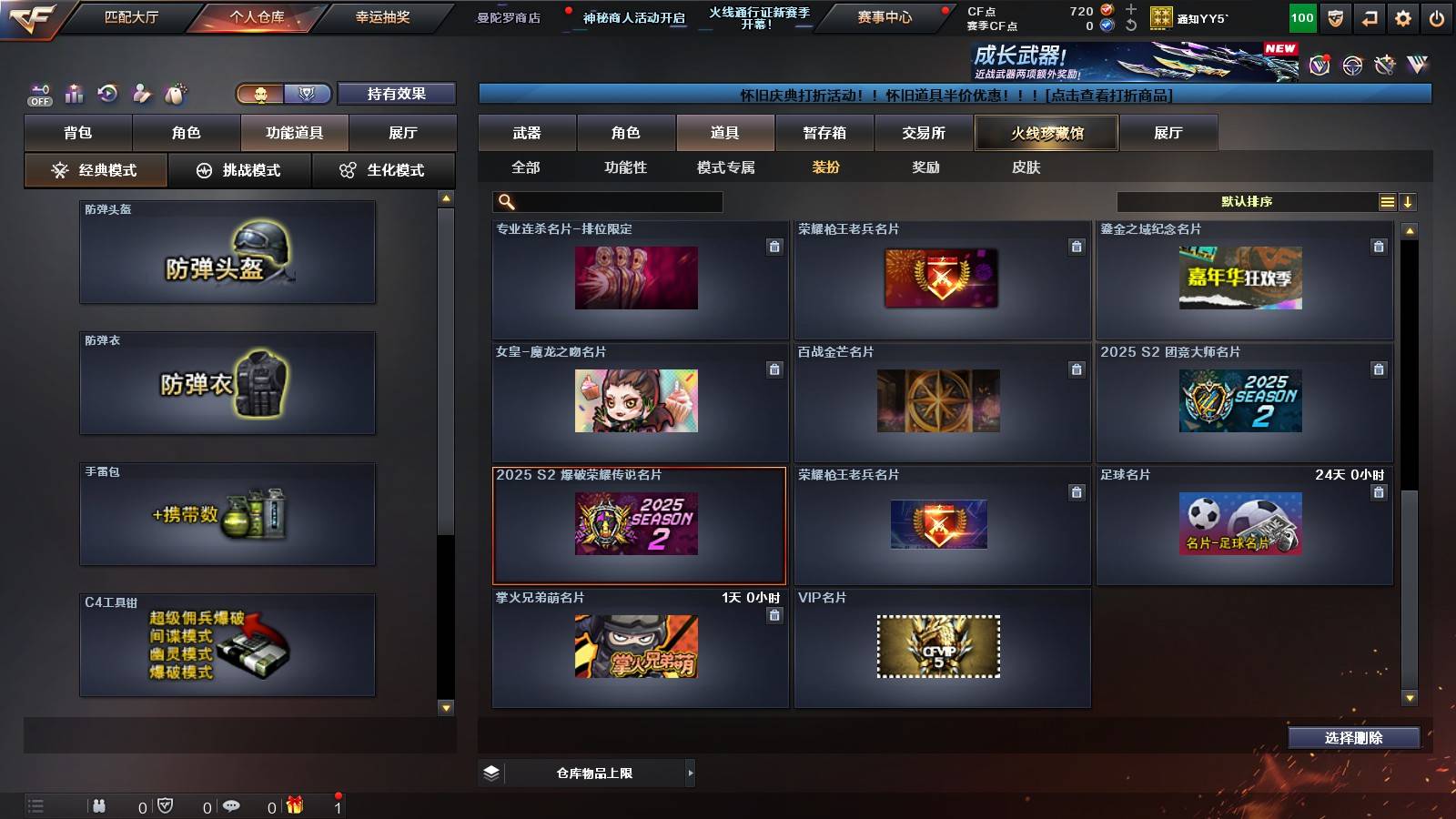Switch to the 火线珍藏馆 tab
Screen dimensions: 1456x819
coord(1046,133)
